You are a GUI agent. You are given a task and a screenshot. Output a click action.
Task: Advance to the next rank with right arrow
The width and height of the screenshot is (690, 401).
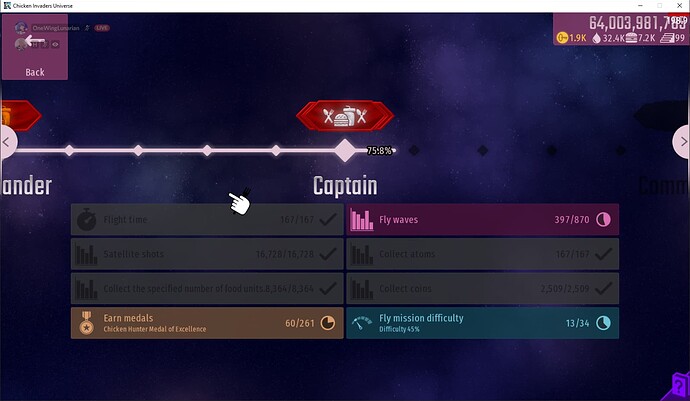click(681, 143)
